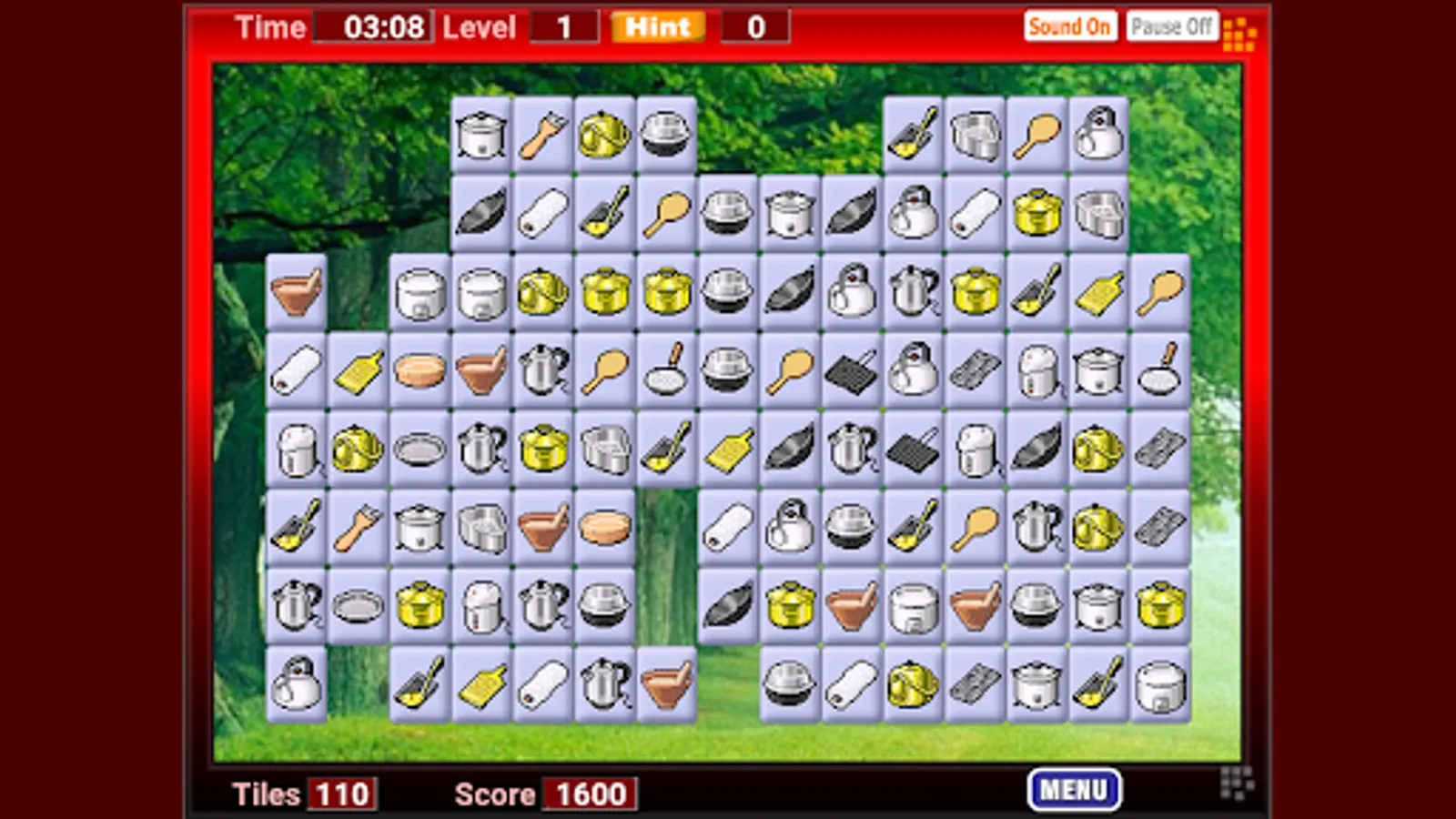Toggle Pause Off to pause the game

point(1172,25)
